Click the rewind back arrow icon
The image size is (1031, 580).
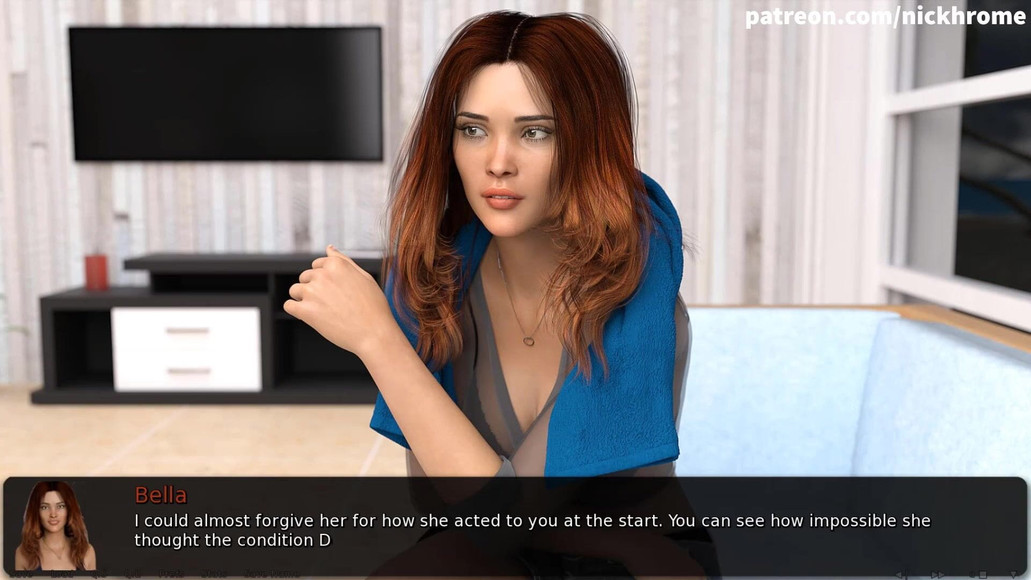(x=901, y=574)
